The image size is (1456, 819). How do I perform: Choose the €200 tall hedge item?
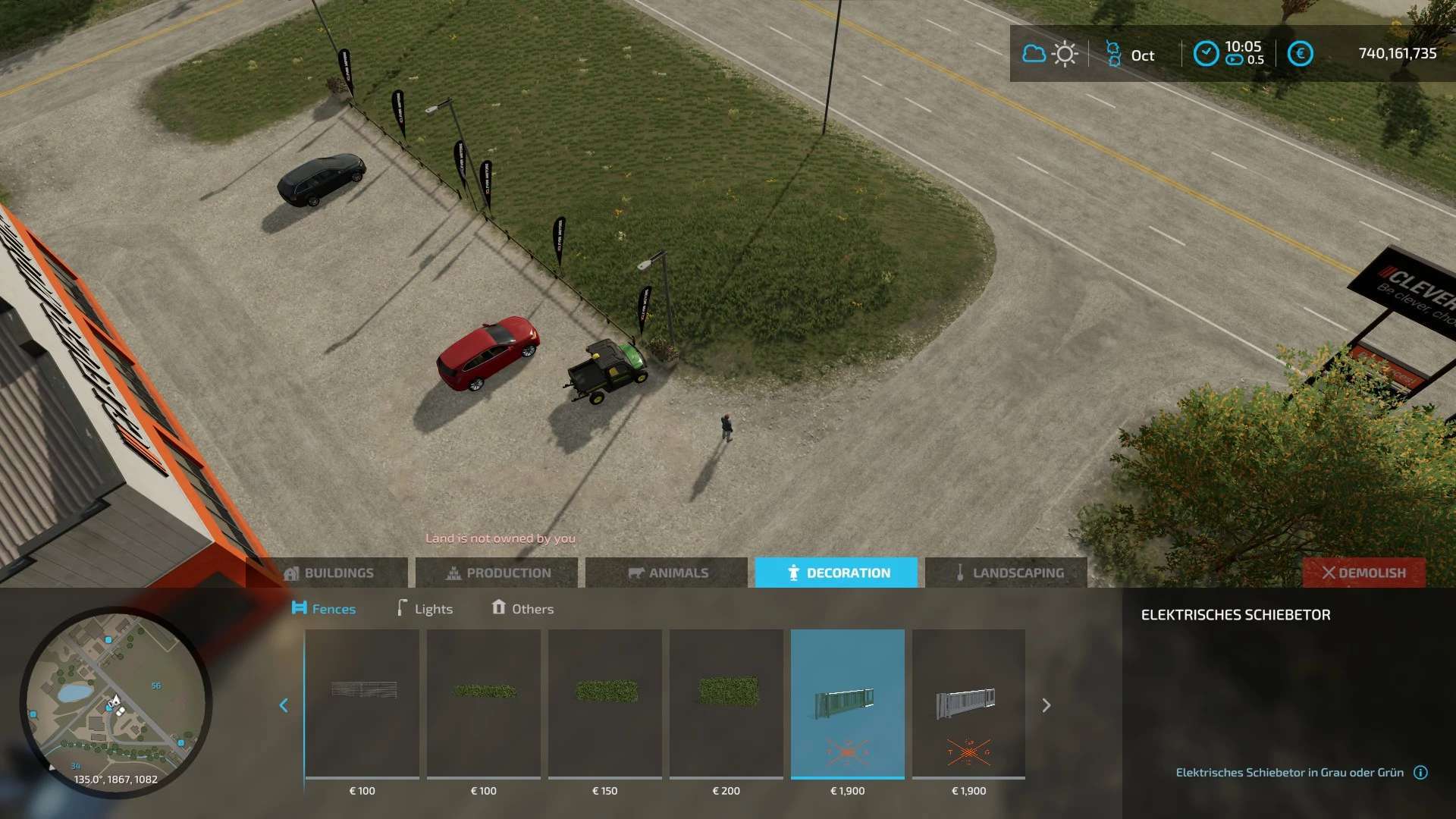(x=726, y=704)
